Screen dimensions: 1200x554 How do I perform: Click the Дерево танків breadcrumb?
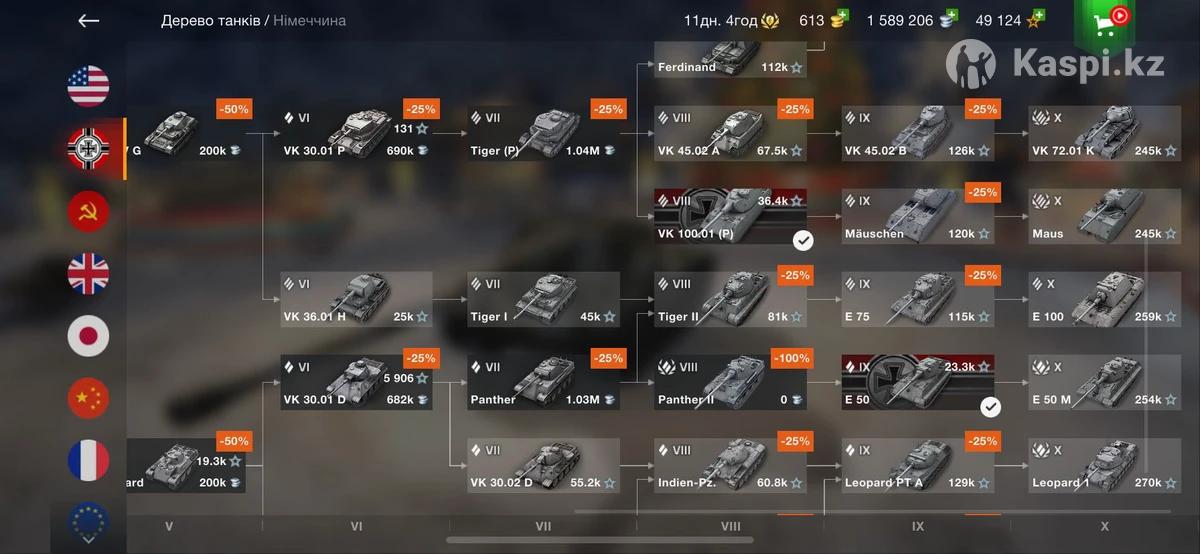coord(210,20)
